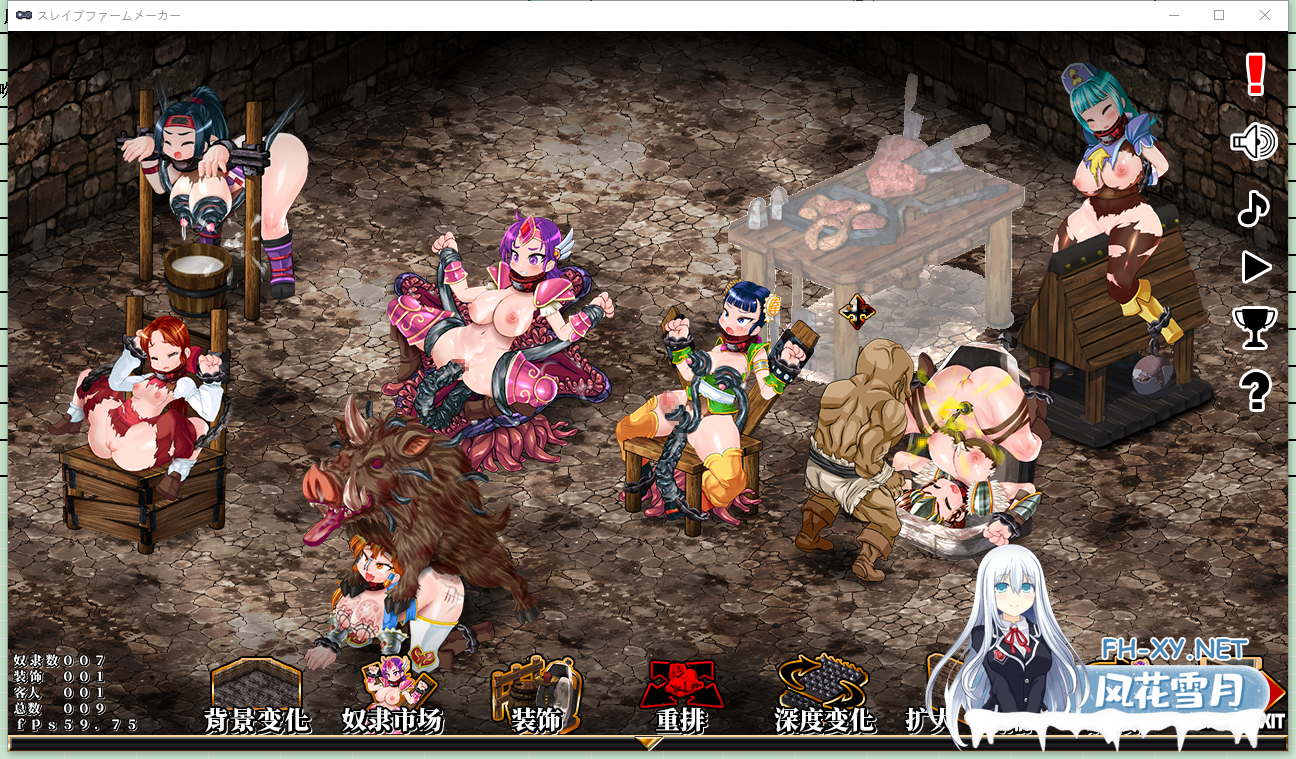1296x759 pixels.
Task: Choose the 重排 menu button
Action: click(x=681, y=695)
